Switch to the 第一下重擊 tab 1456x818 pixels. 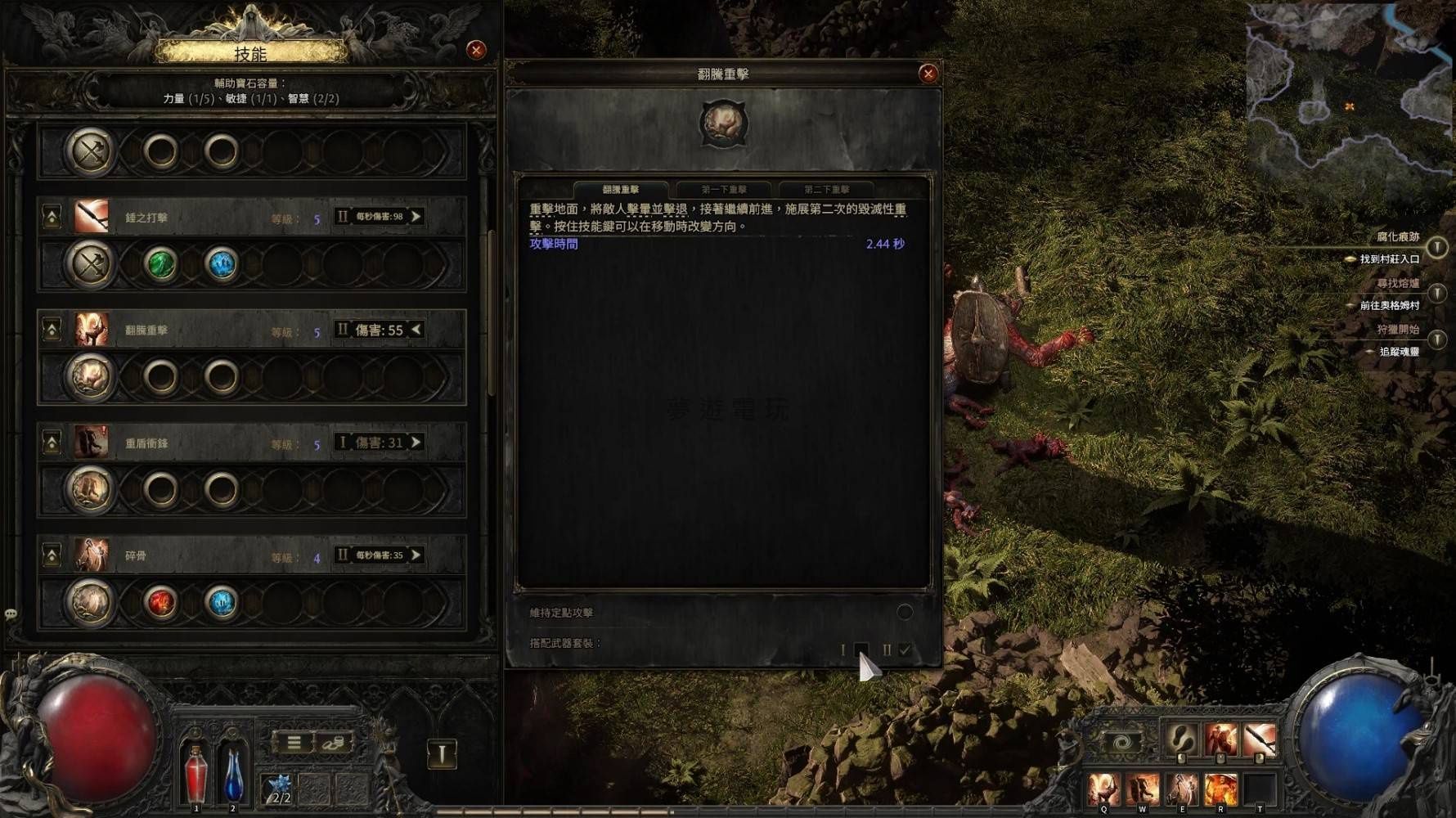724,190
